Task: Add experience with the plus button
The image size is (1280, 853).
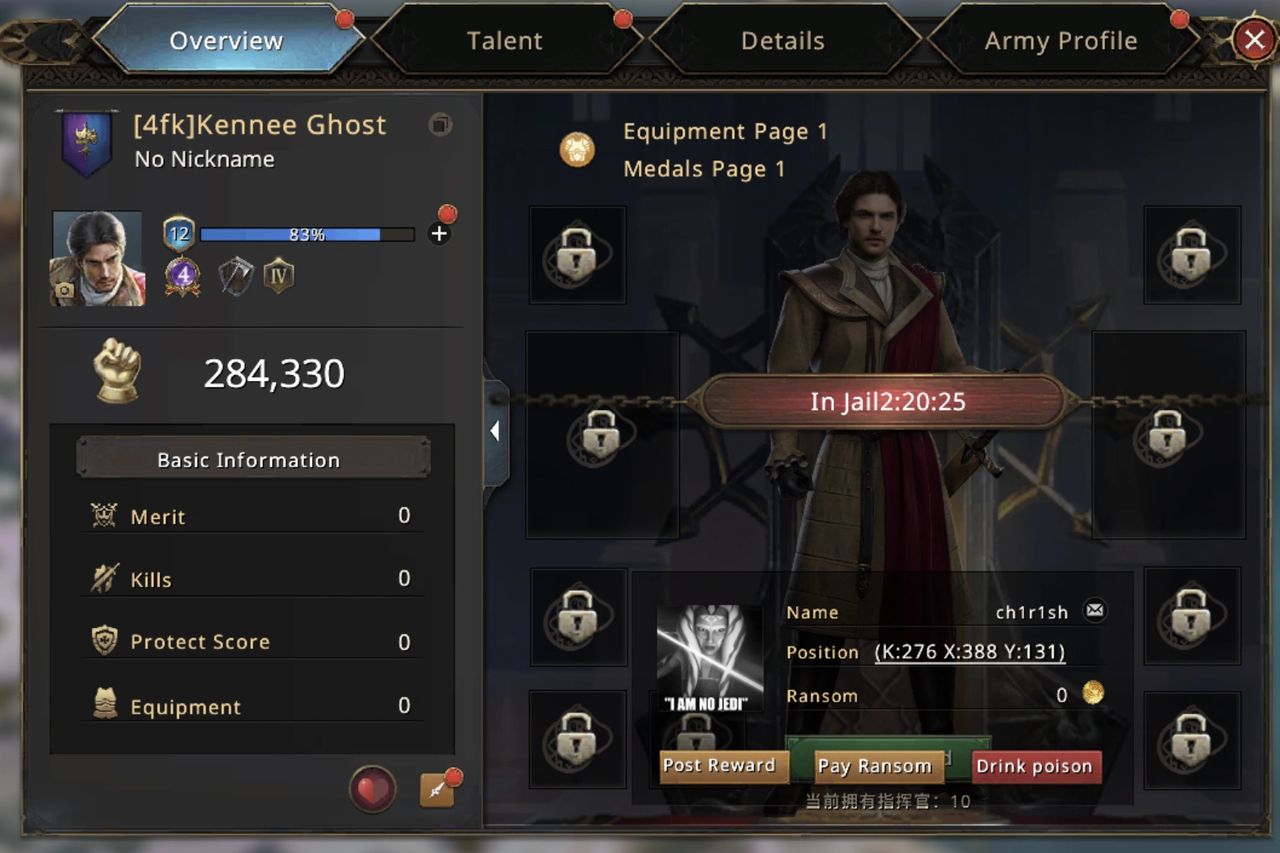Action: click(x=439, y=234)
